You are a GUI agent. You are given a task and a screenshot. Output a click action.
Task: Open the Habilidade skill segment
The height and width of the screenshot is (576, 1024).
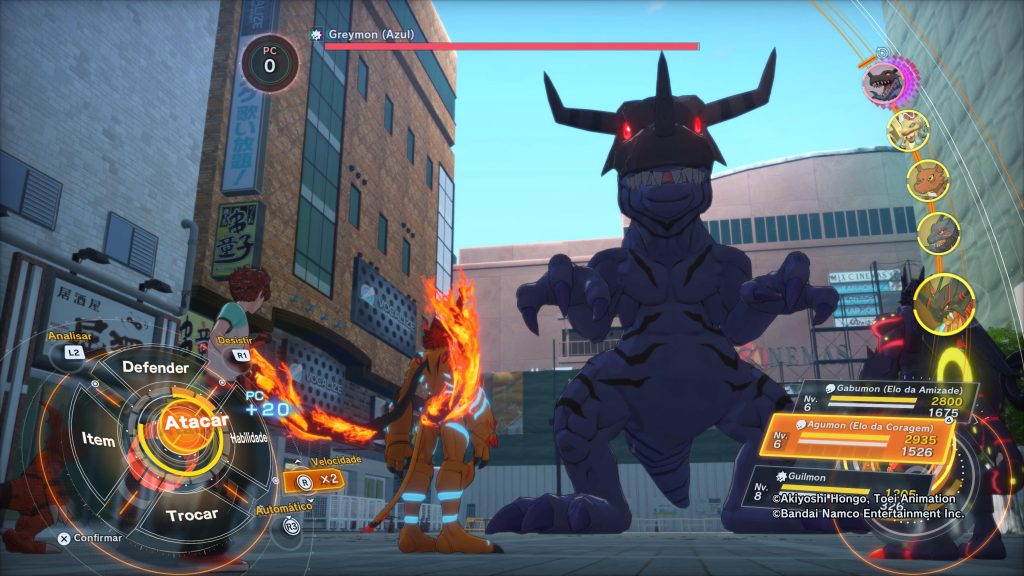coord(248,438)
